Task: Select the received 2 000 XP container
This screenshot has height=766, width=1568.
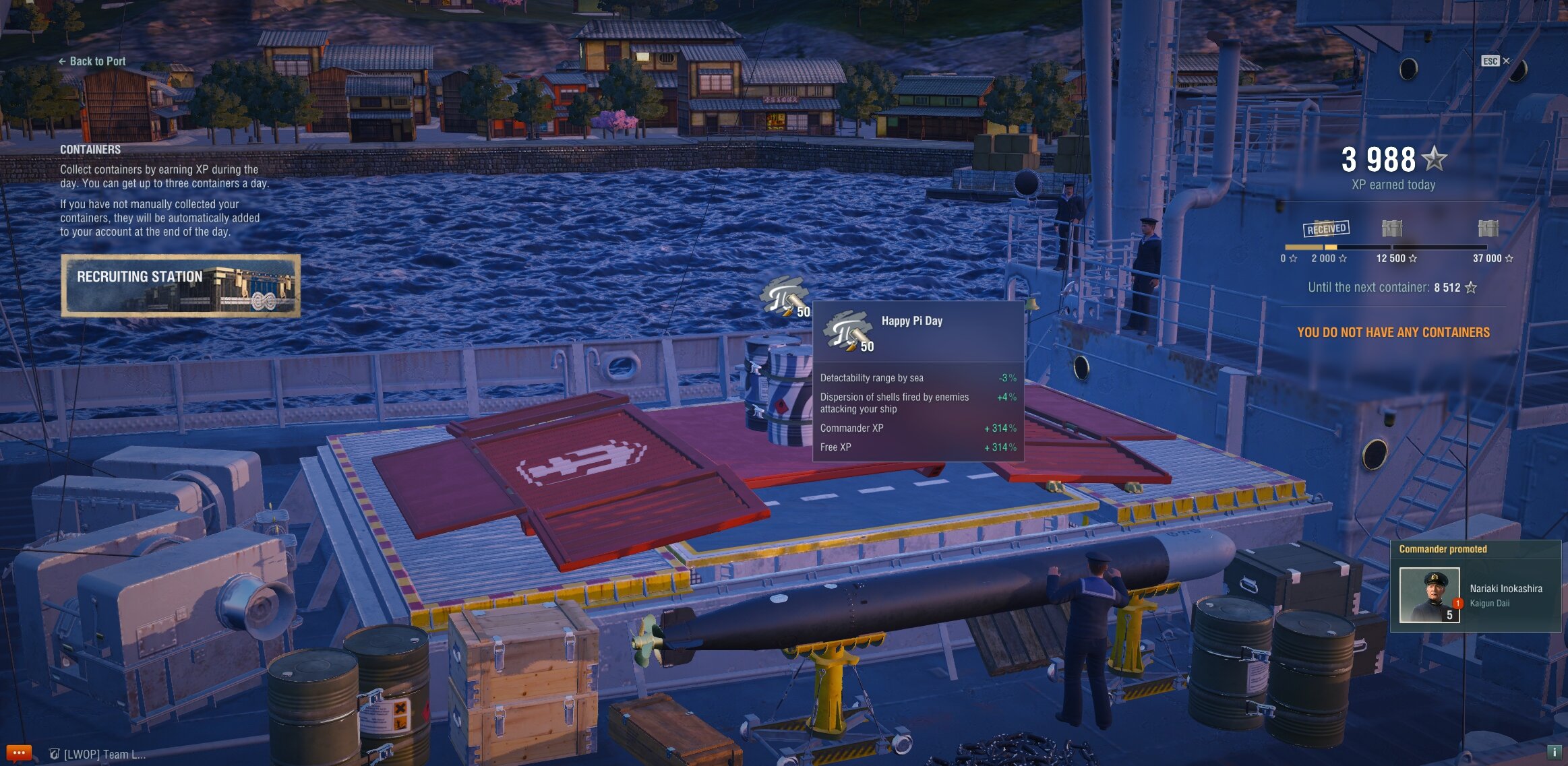Action: [1326, 229]
